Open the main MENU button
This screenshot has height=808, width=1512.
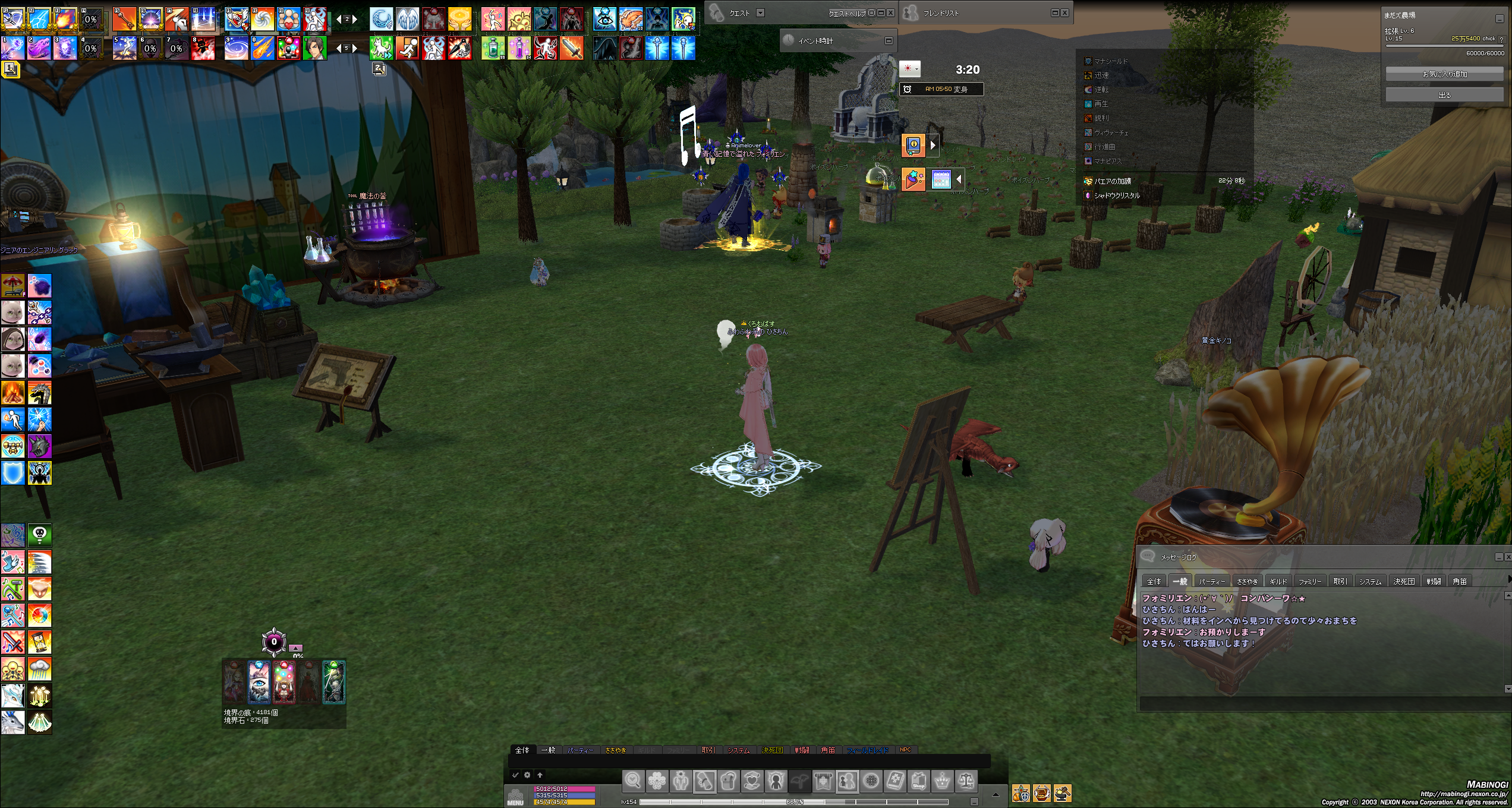[515, 797]
